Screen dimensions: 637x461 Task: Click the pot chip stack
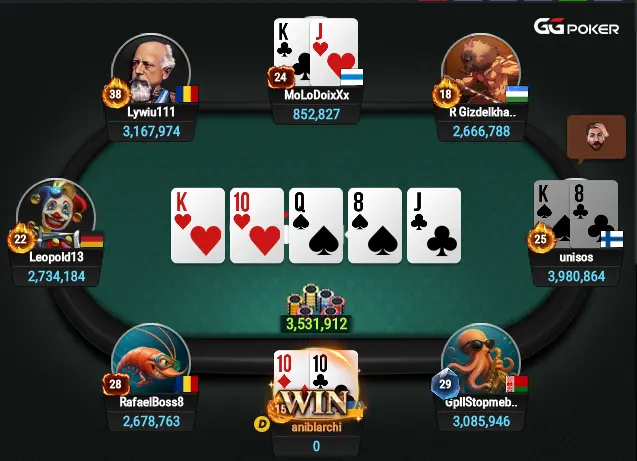click(x=316, y=300)
